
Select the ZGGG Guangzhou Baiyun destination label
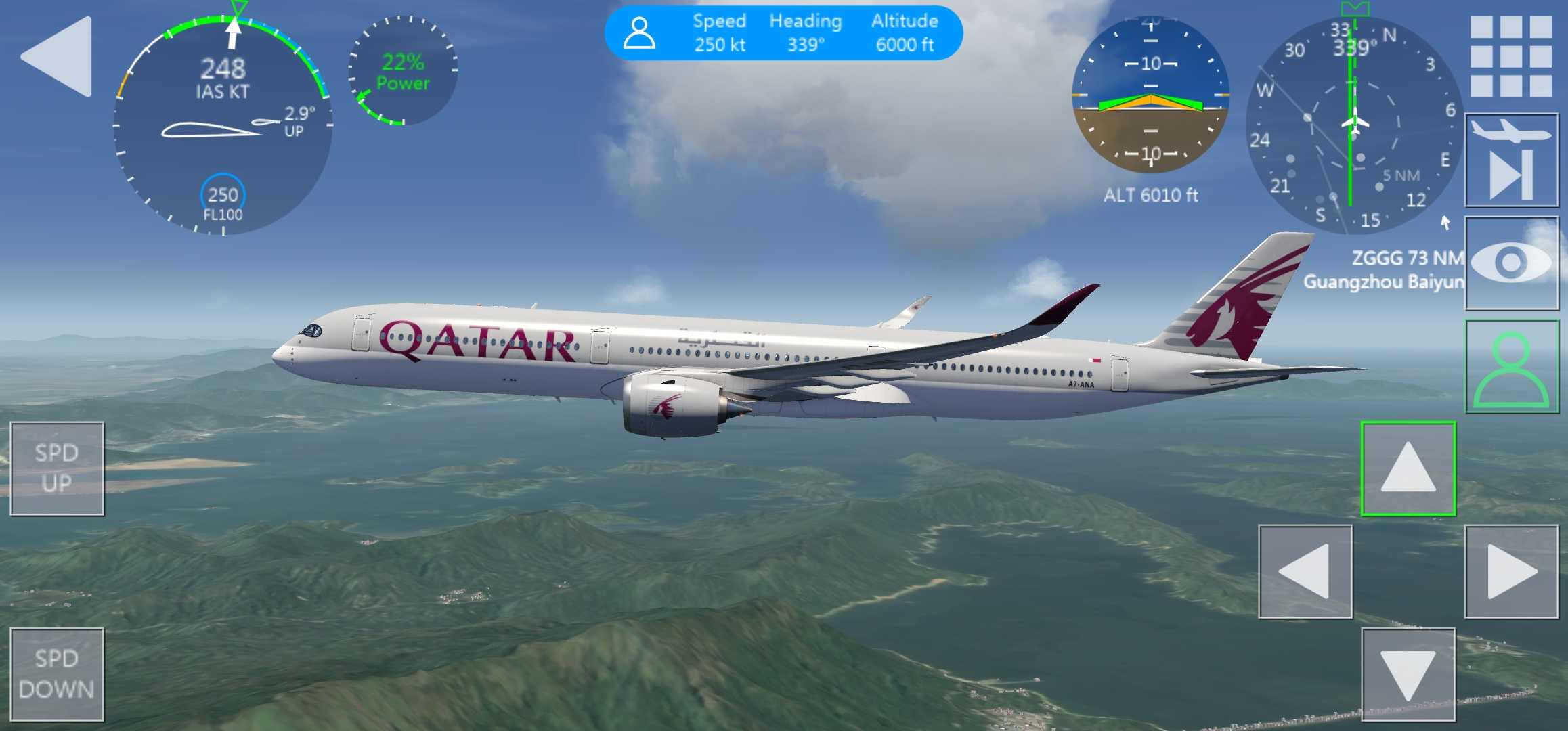[x=1382, y=269]
